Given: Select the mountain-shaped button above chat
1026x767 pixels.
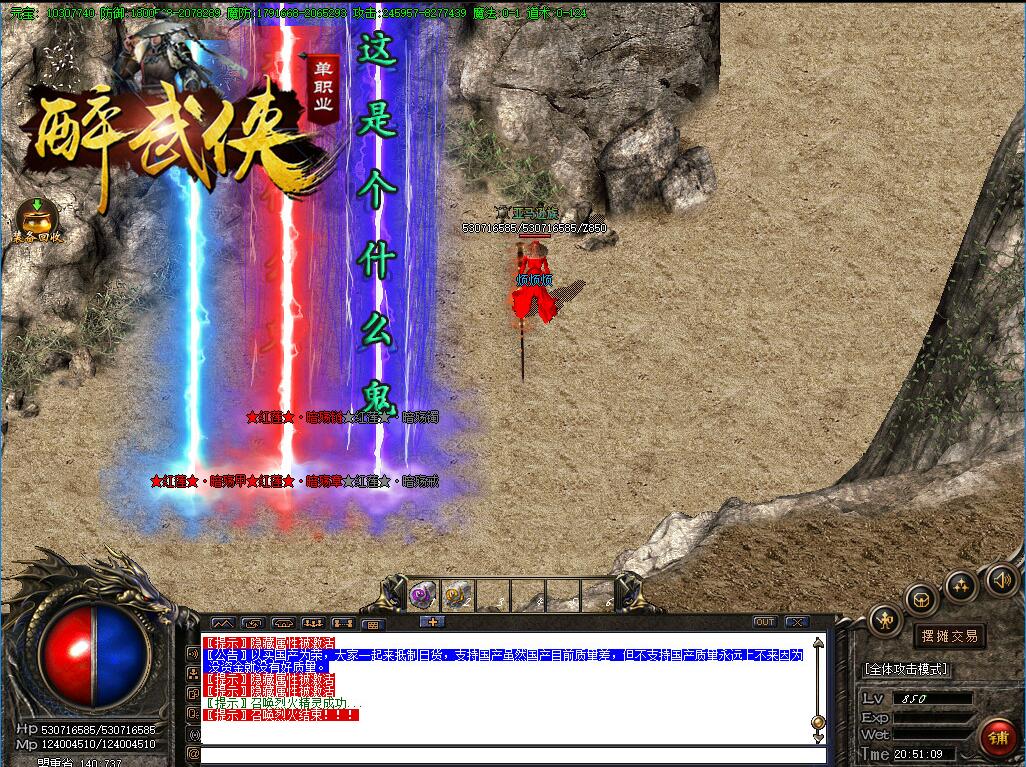Looking at the screenshot, I should tap(222, 623).
